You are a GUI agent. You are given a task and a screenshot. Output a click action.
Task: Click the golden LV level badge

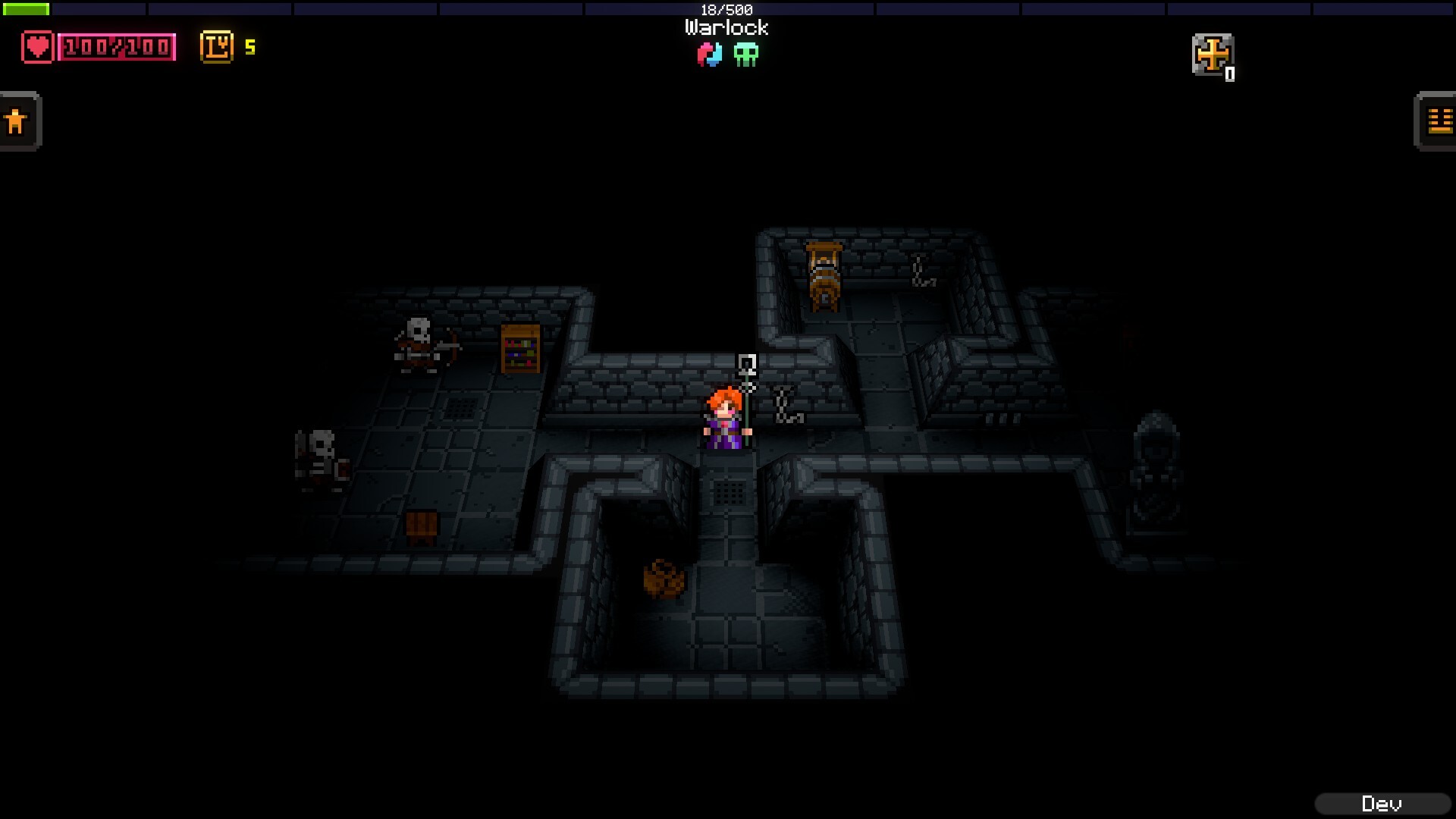click(x=216, y=47)
